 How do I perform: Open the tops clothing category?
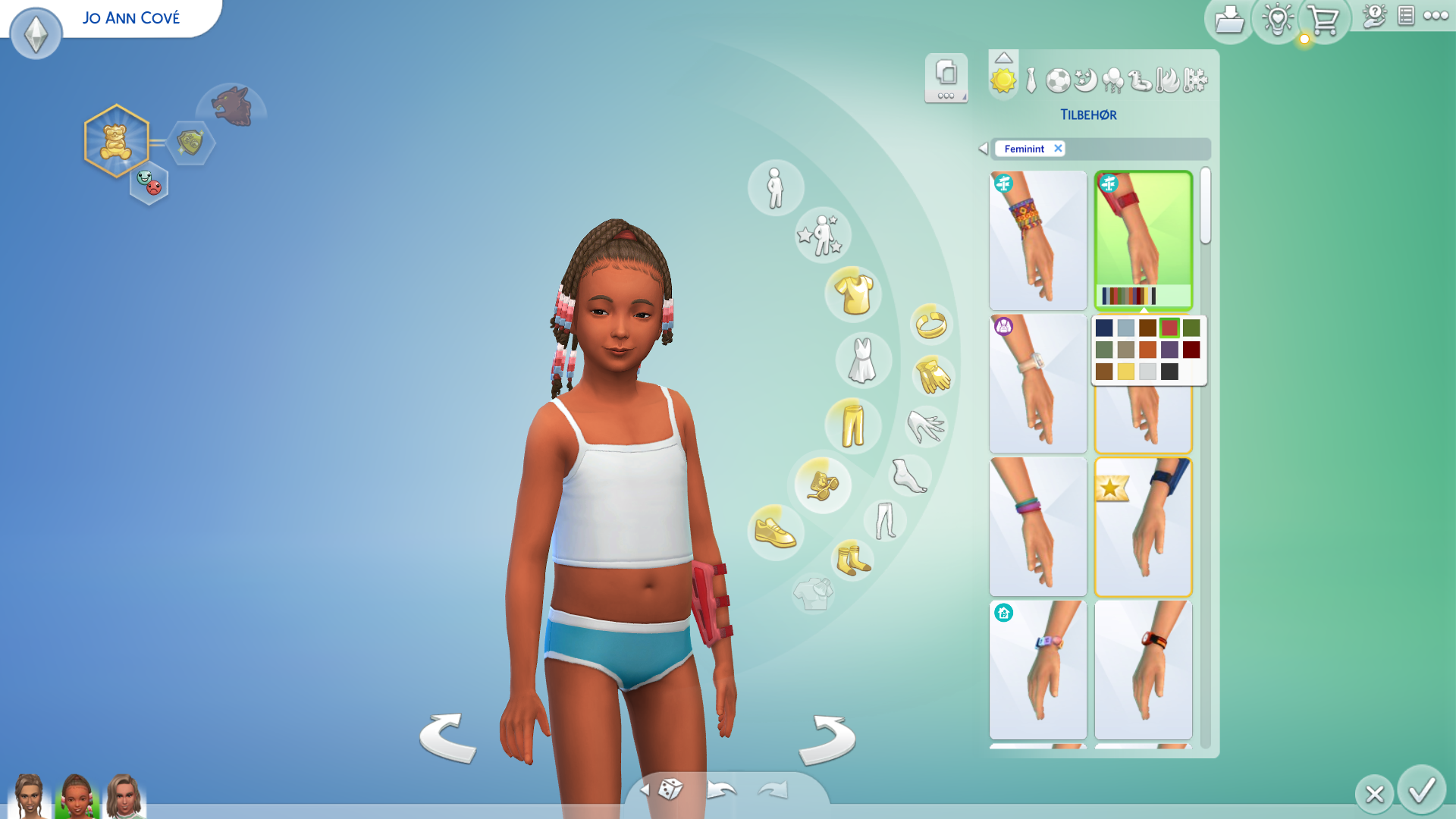(853, 294)
